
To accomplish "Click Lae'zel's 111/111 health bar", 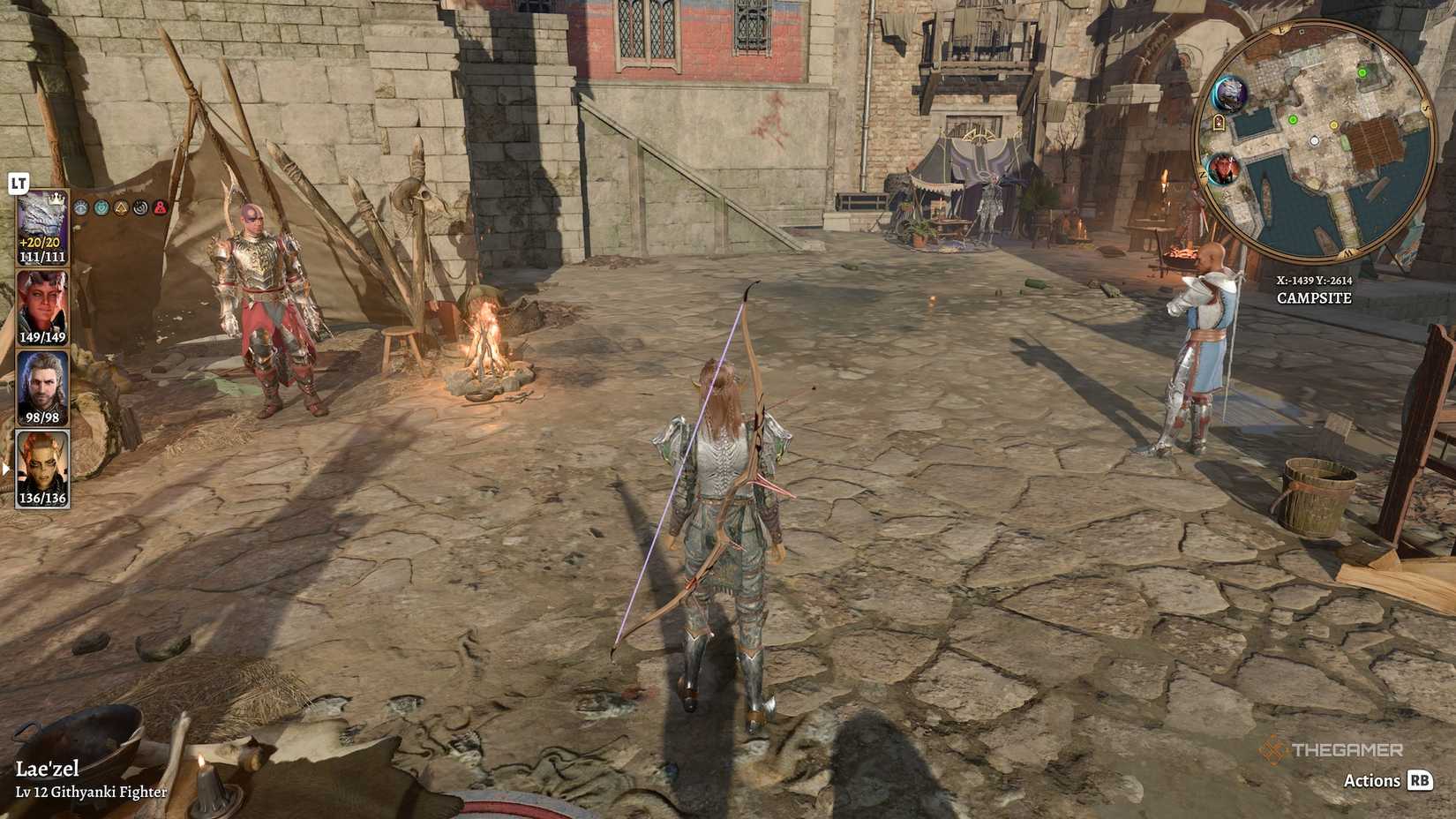I will pos(43,256).
